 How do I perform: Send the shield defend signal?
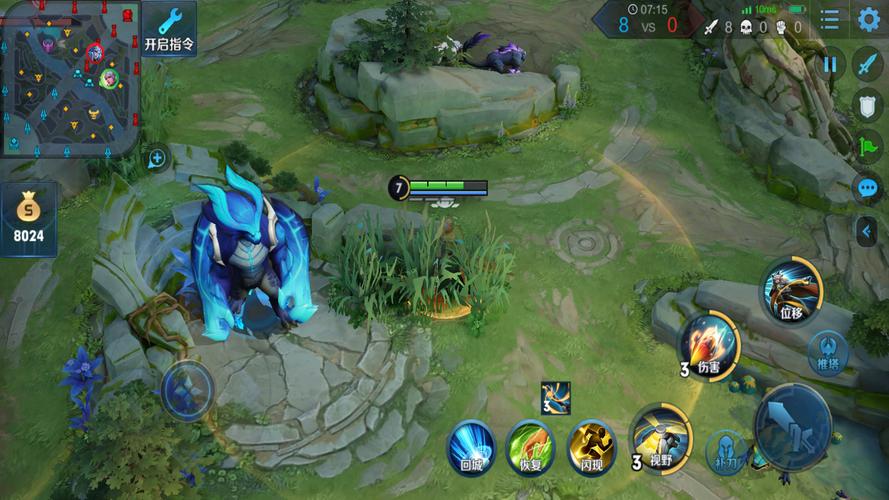866,105
